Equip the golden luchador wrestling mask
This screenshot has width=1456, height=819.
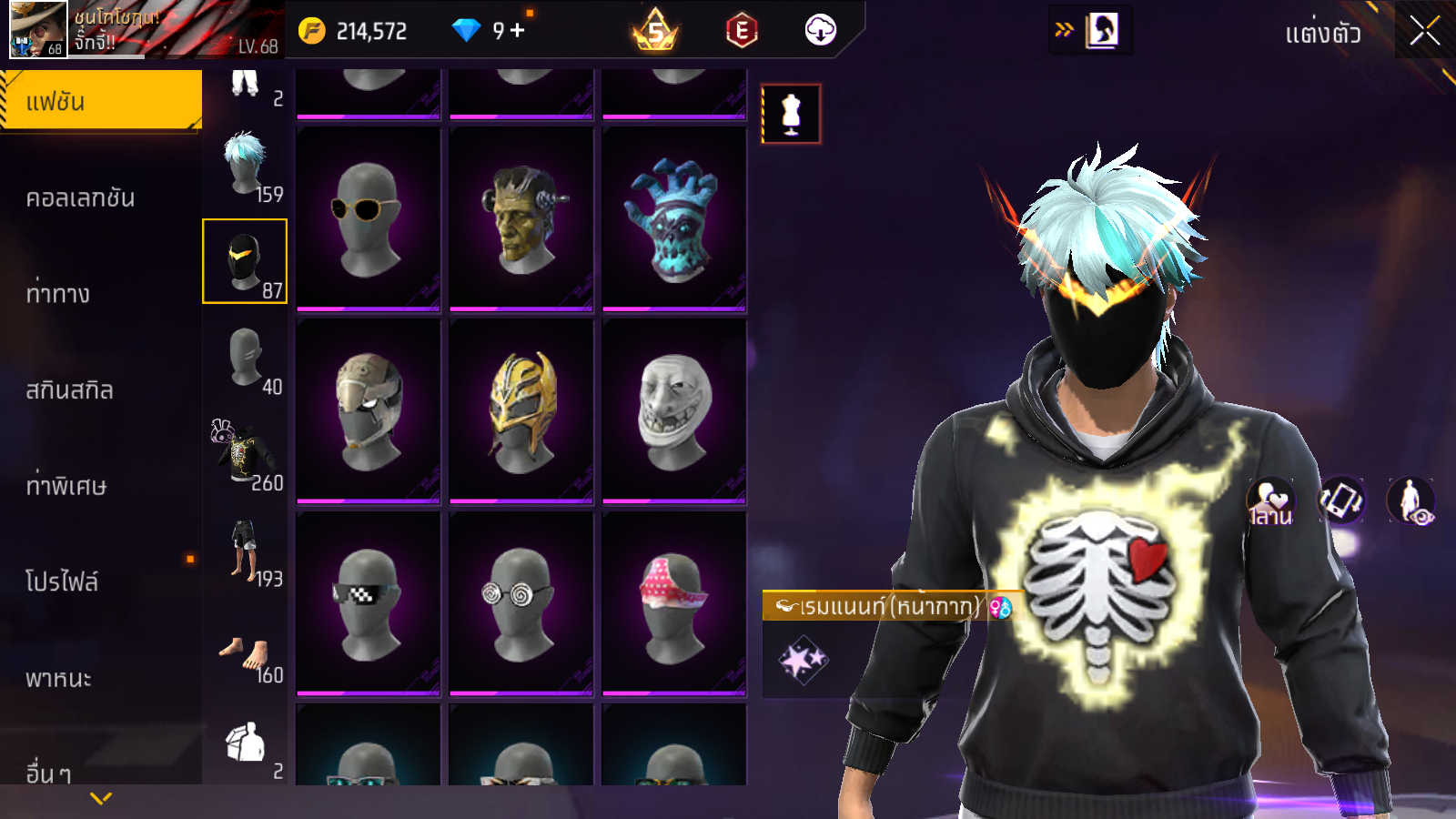tap(521, 410)
